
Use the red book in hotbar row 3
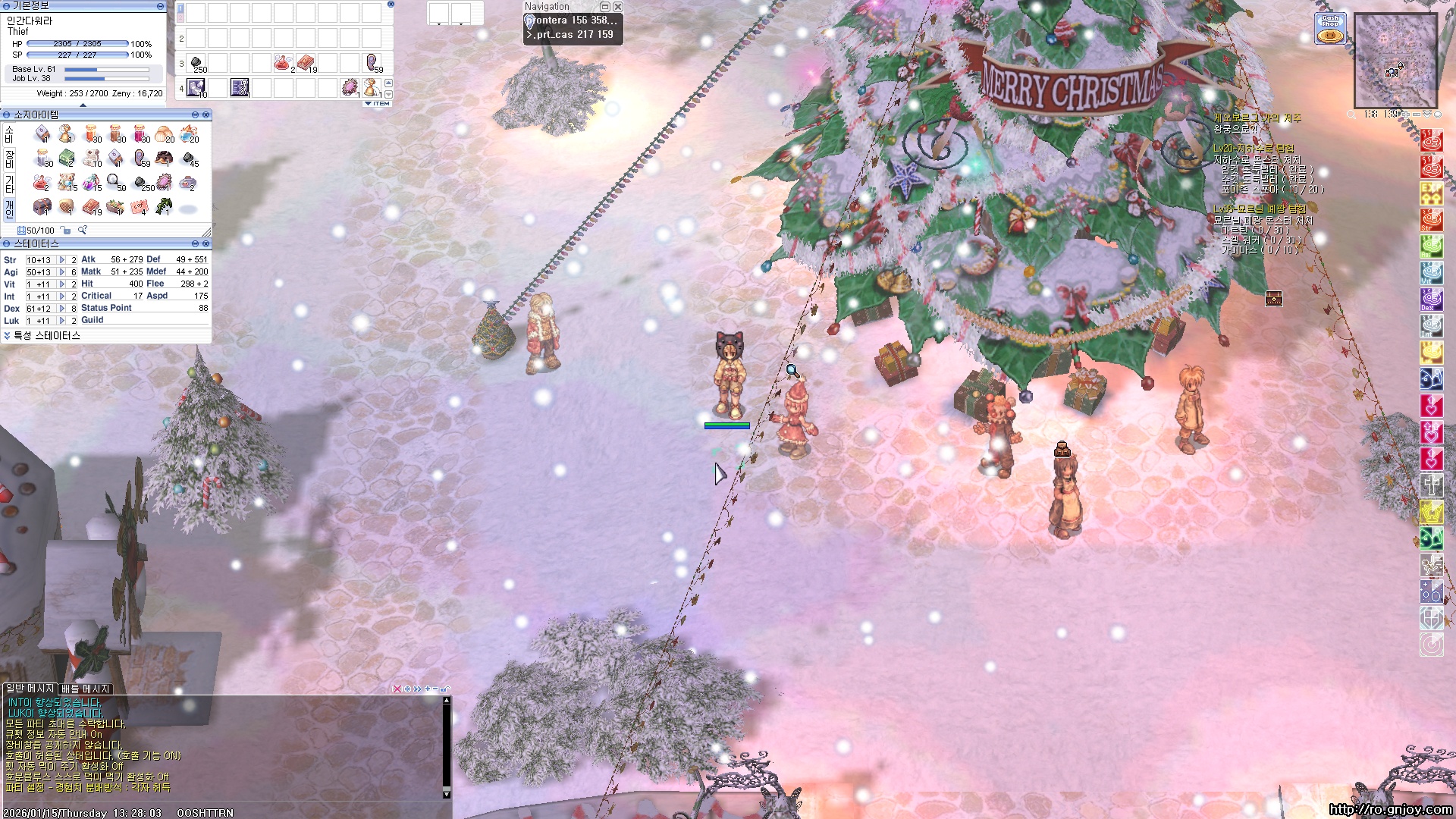coord(306,63)
